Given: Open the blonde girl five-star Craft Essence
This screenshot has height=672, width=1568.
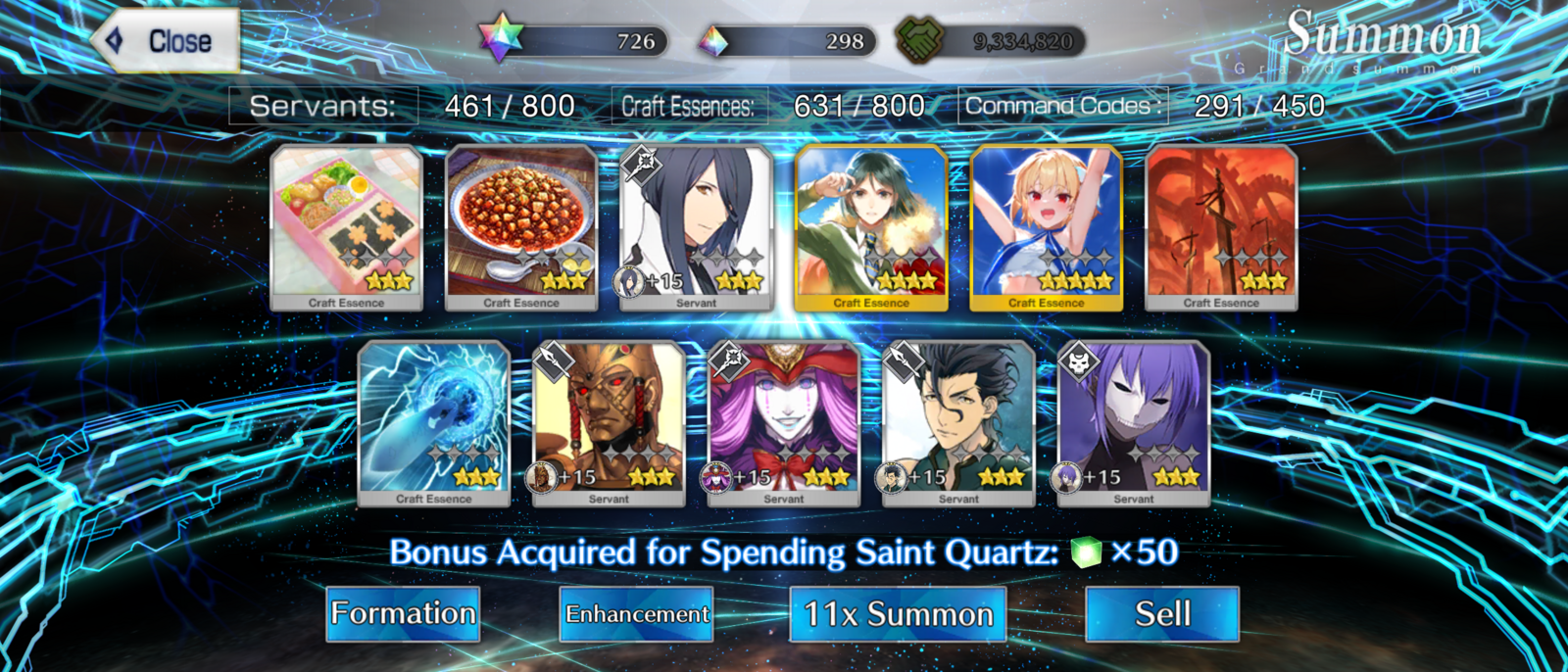Looking at the screenshot, I should click(x=1047, y=227).
